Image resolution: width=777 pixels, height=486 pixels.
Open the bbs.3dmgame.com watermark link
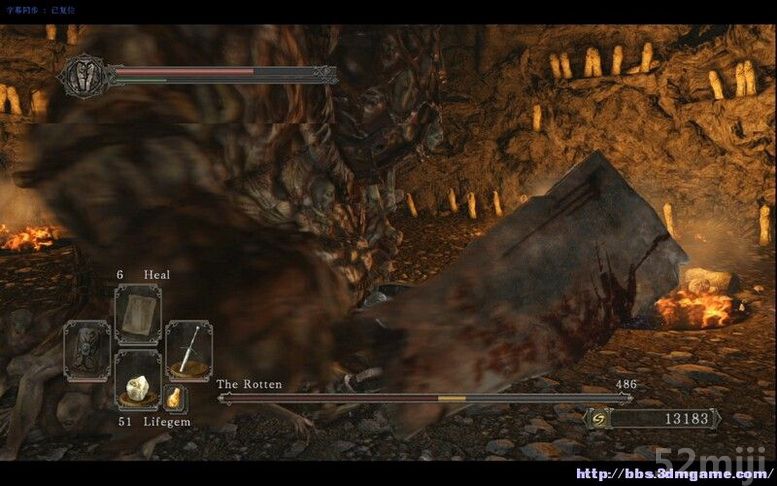coord(675,473)
